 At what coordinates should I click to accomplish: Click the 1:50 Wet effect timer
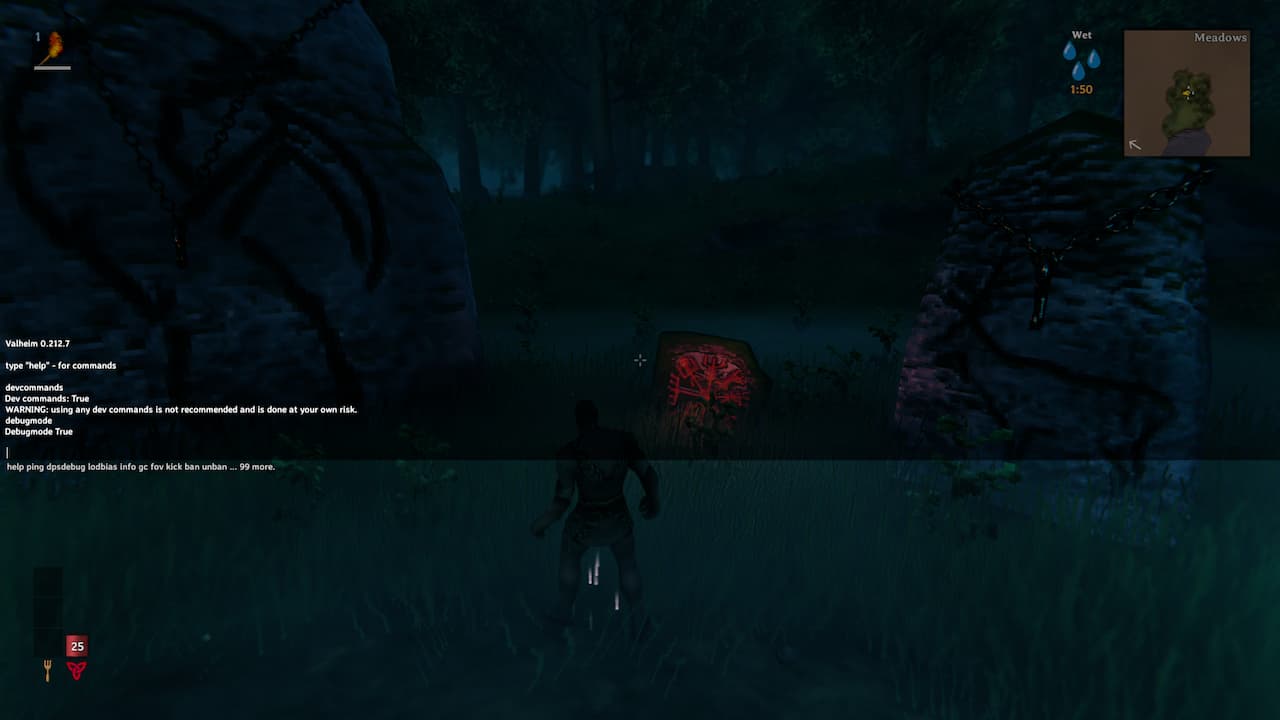point(1080,89)
